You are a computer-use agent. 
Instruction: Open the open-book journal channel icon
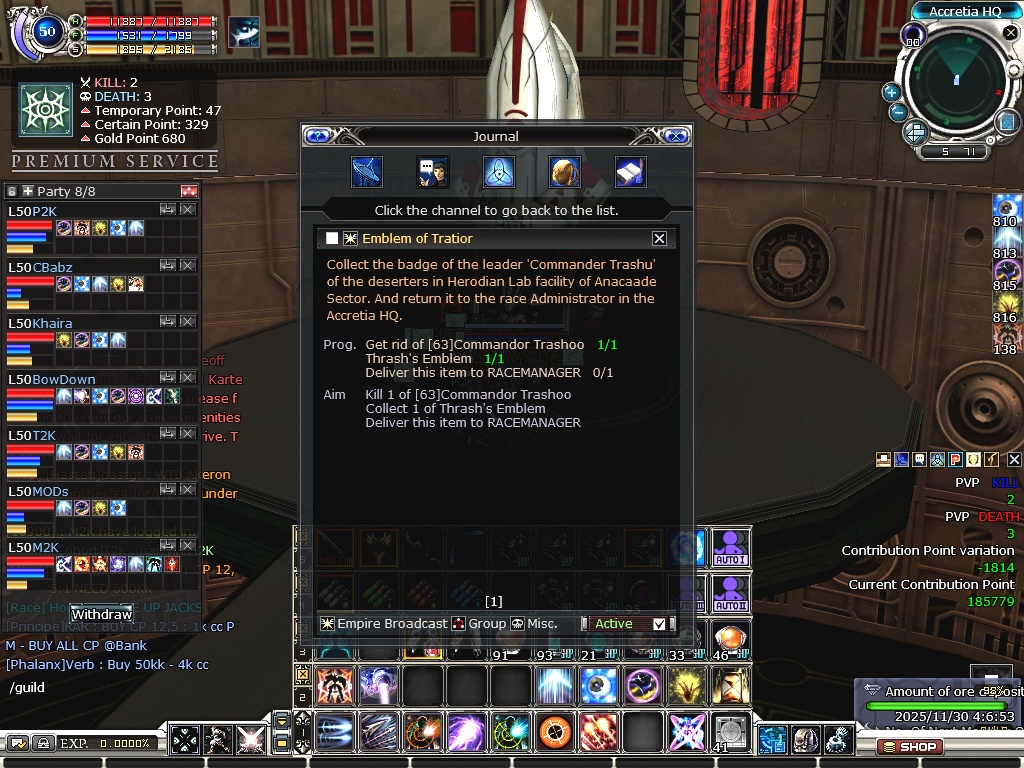630,172
